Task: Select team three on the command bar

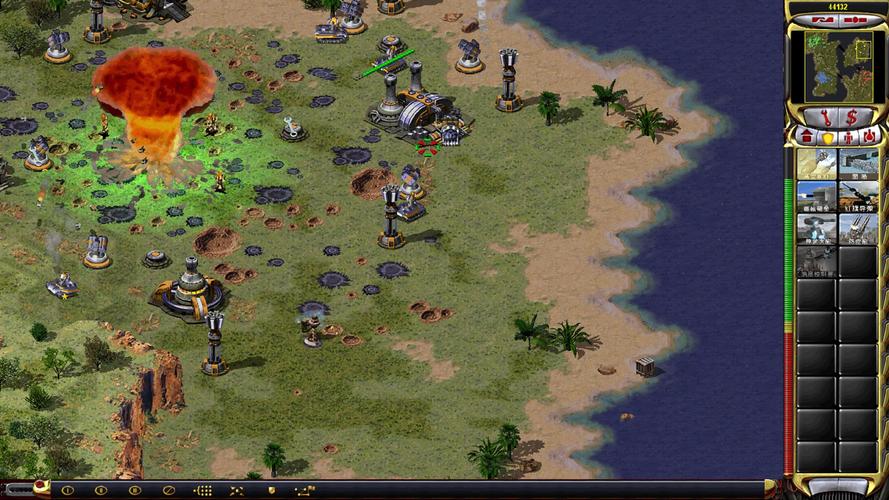Action: (135, 490)
